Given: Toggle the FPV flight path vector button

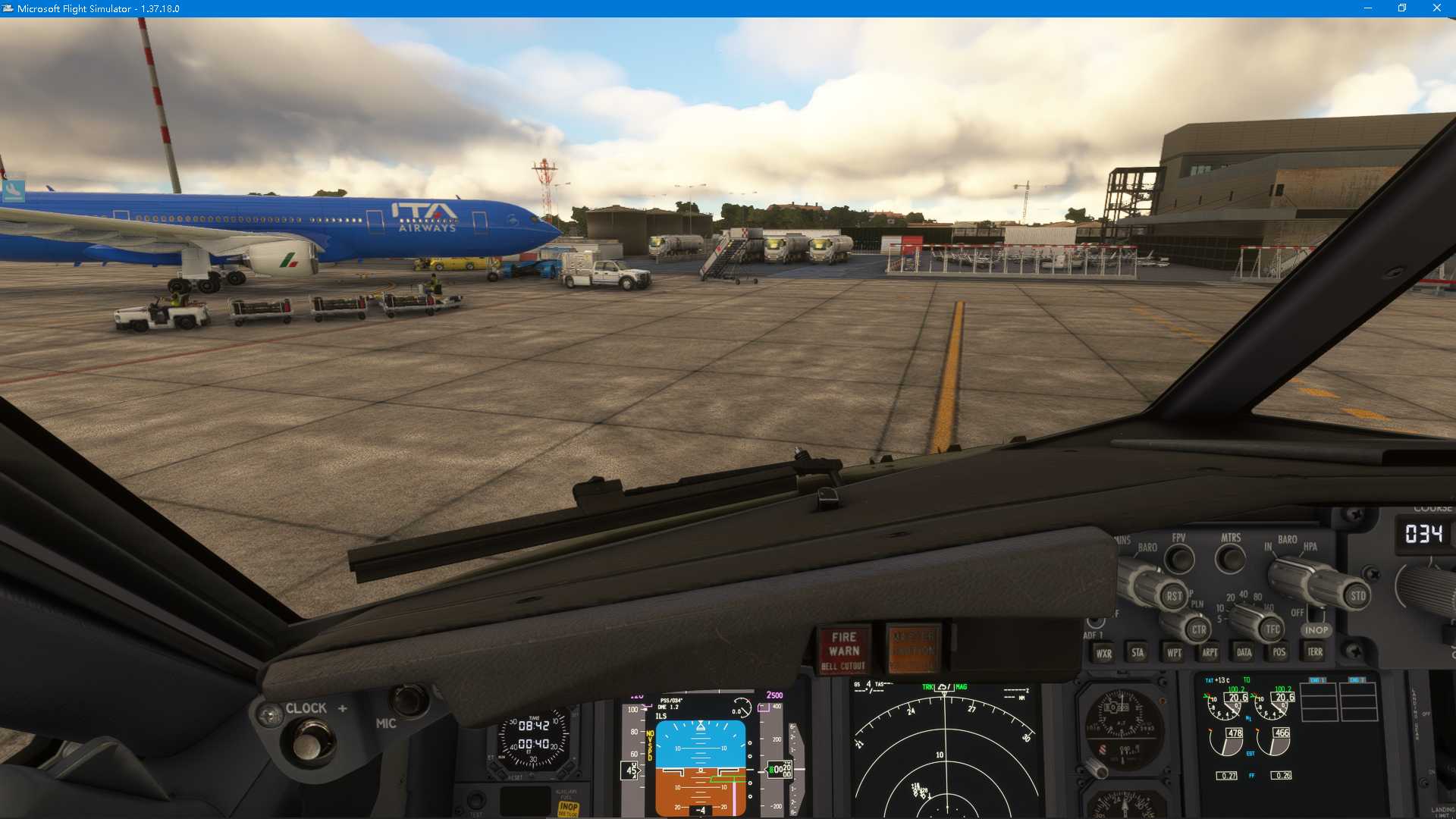Looking at the screenshot, I should click(x=1178, y=559).
